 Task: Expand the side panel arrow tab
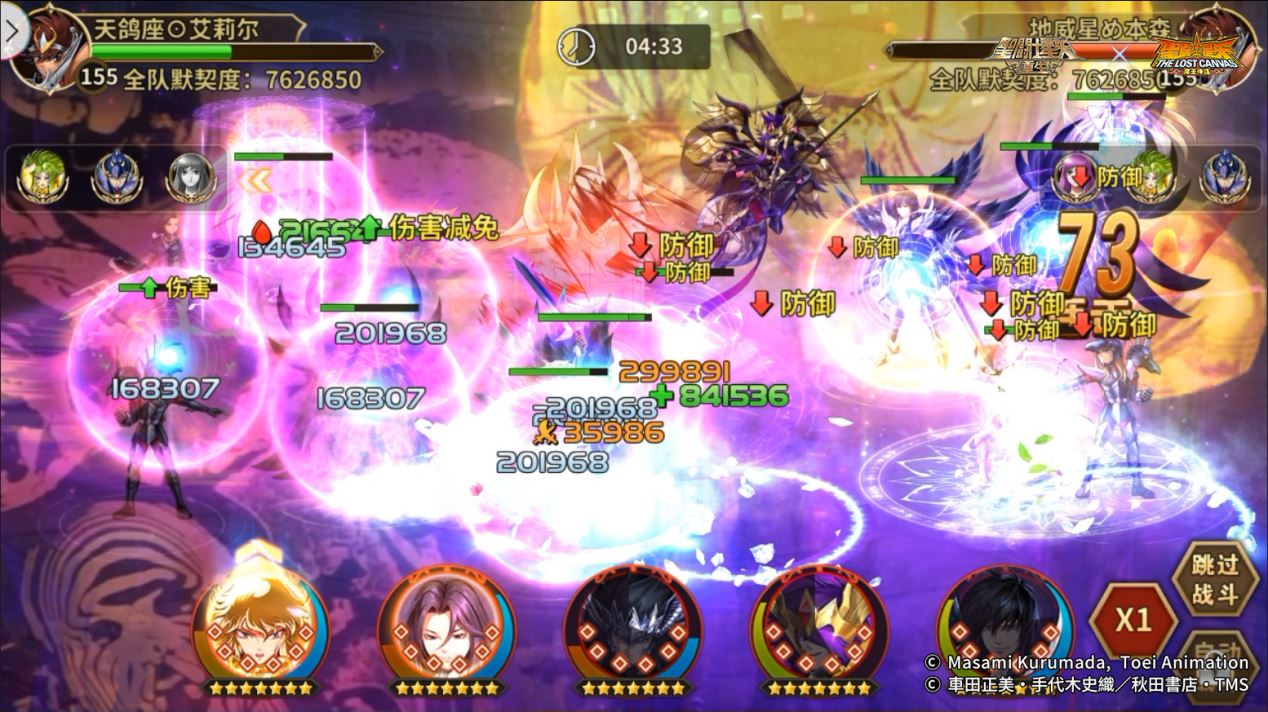click(12, 30)
